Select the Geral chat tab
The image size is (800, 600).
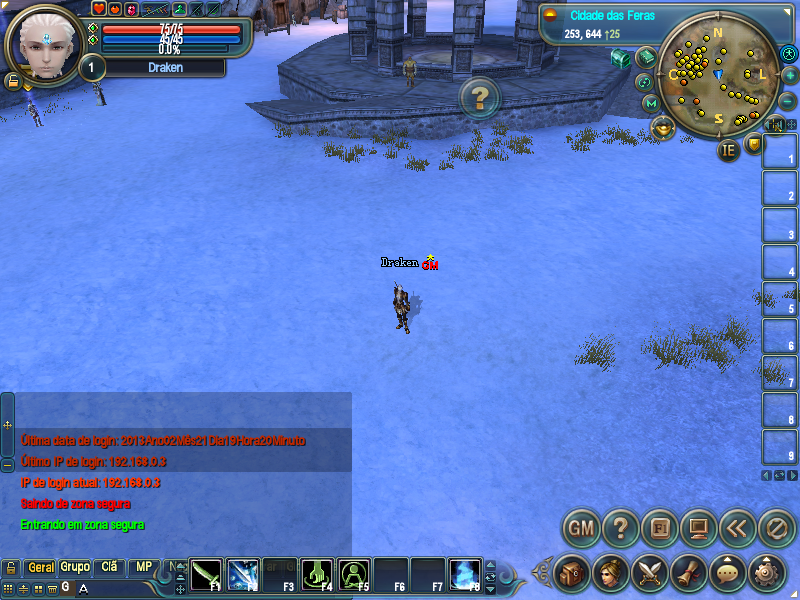click(x=41, y=567)
